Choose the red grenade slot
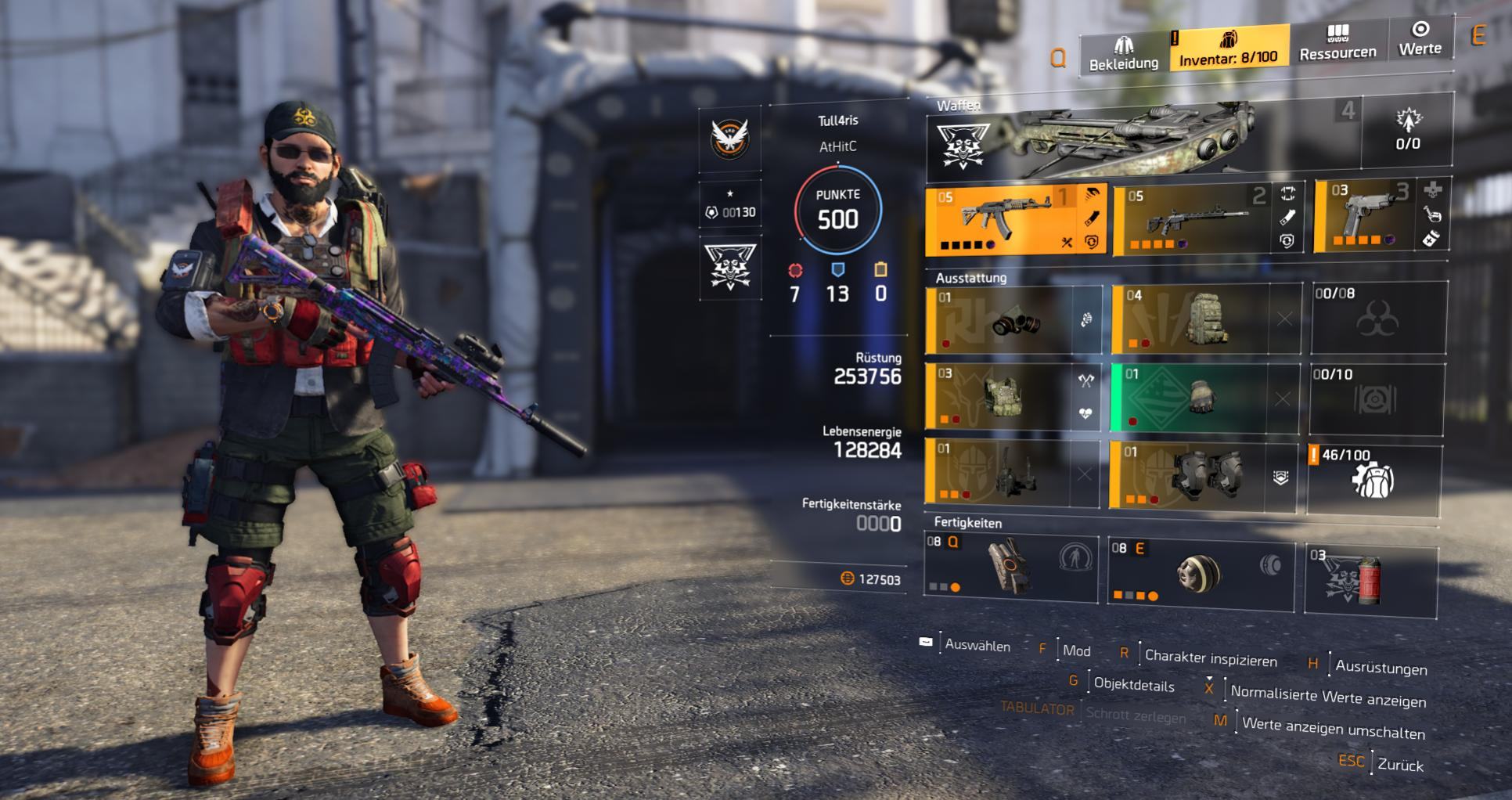 pyautogui.click(x=1370, y=581)
